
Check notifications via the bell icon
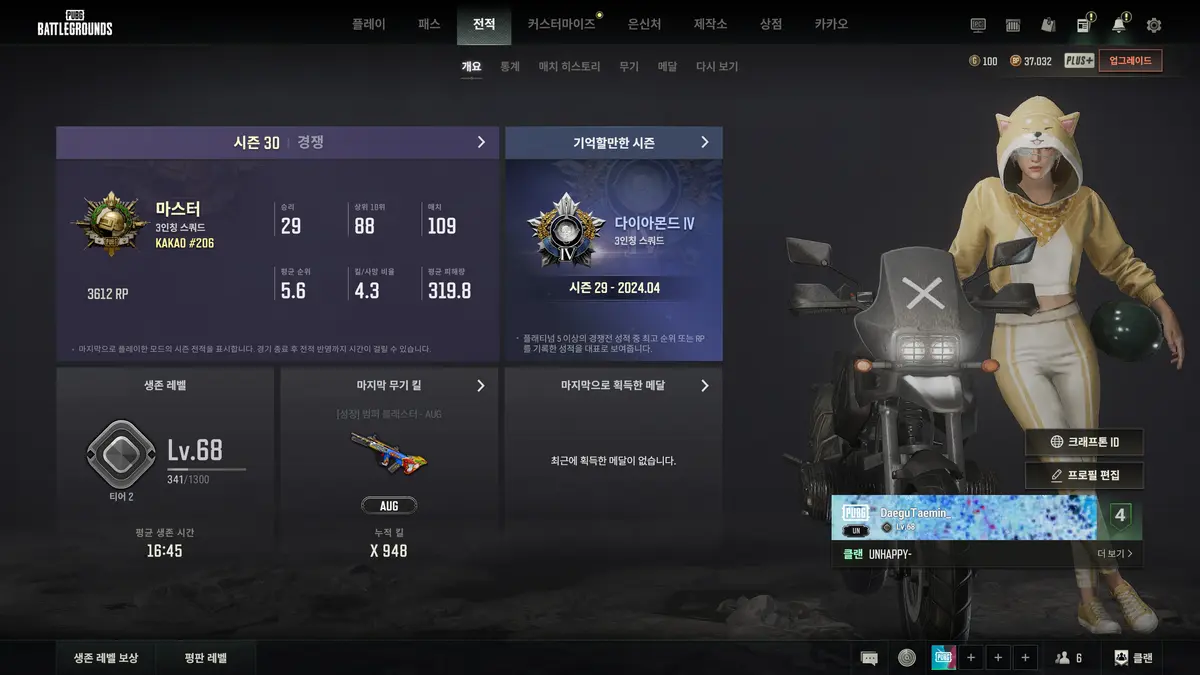pos(1118,25)
